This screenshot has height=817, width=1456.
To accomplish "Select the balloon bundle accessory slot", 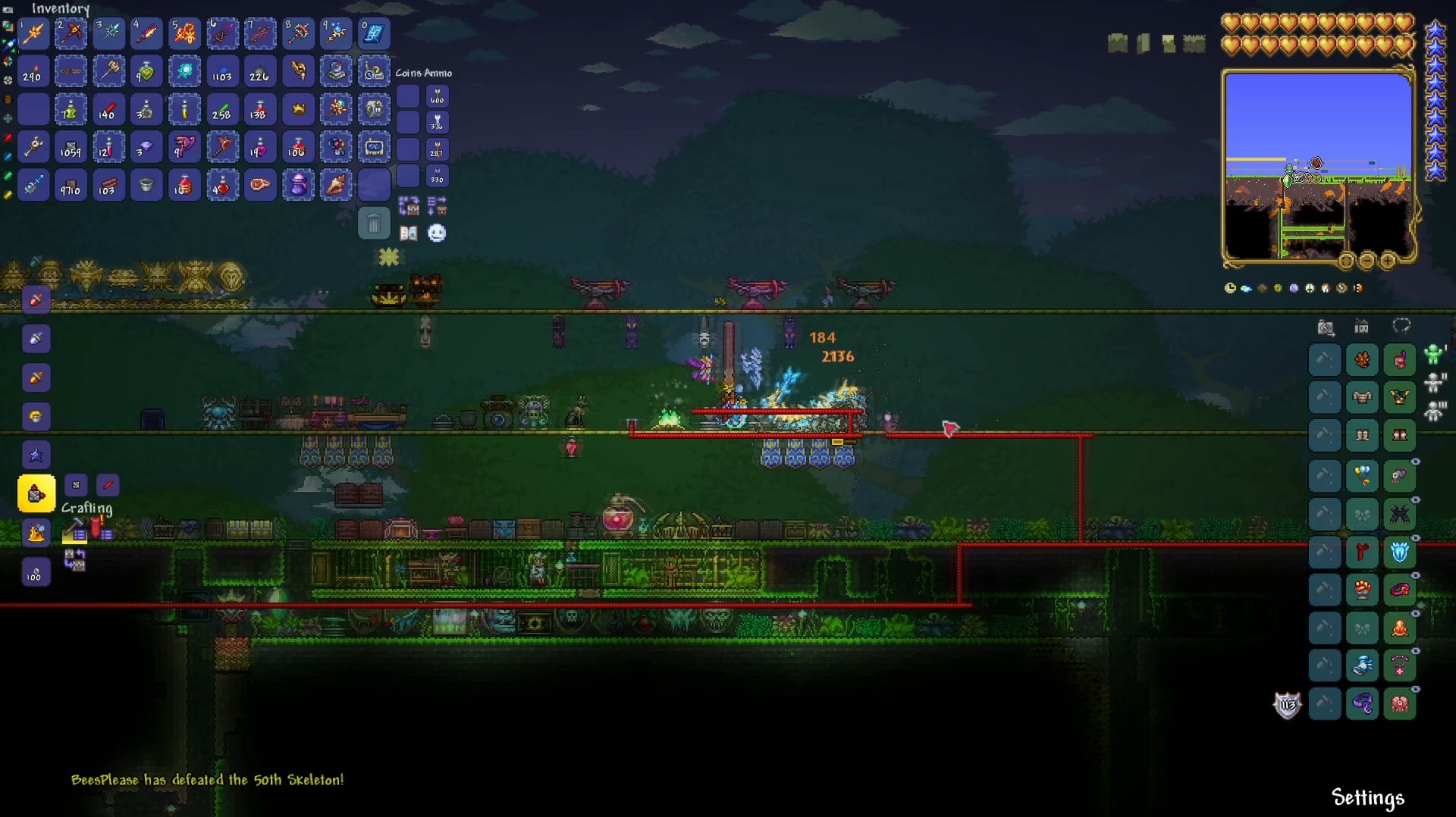I will (1362, 476).
